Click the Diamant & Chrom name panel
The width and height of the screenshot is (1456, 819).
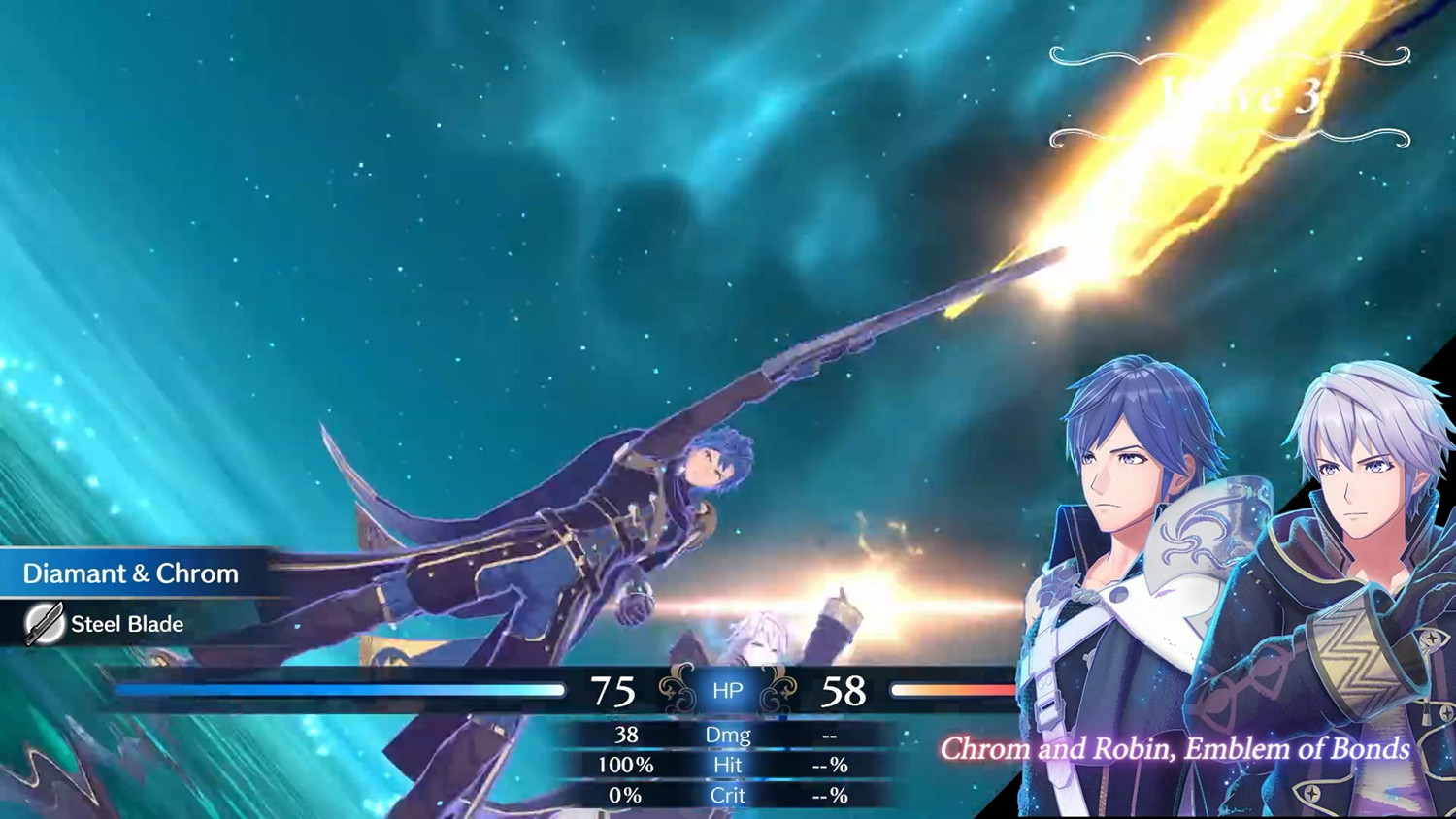click(131, 573)
